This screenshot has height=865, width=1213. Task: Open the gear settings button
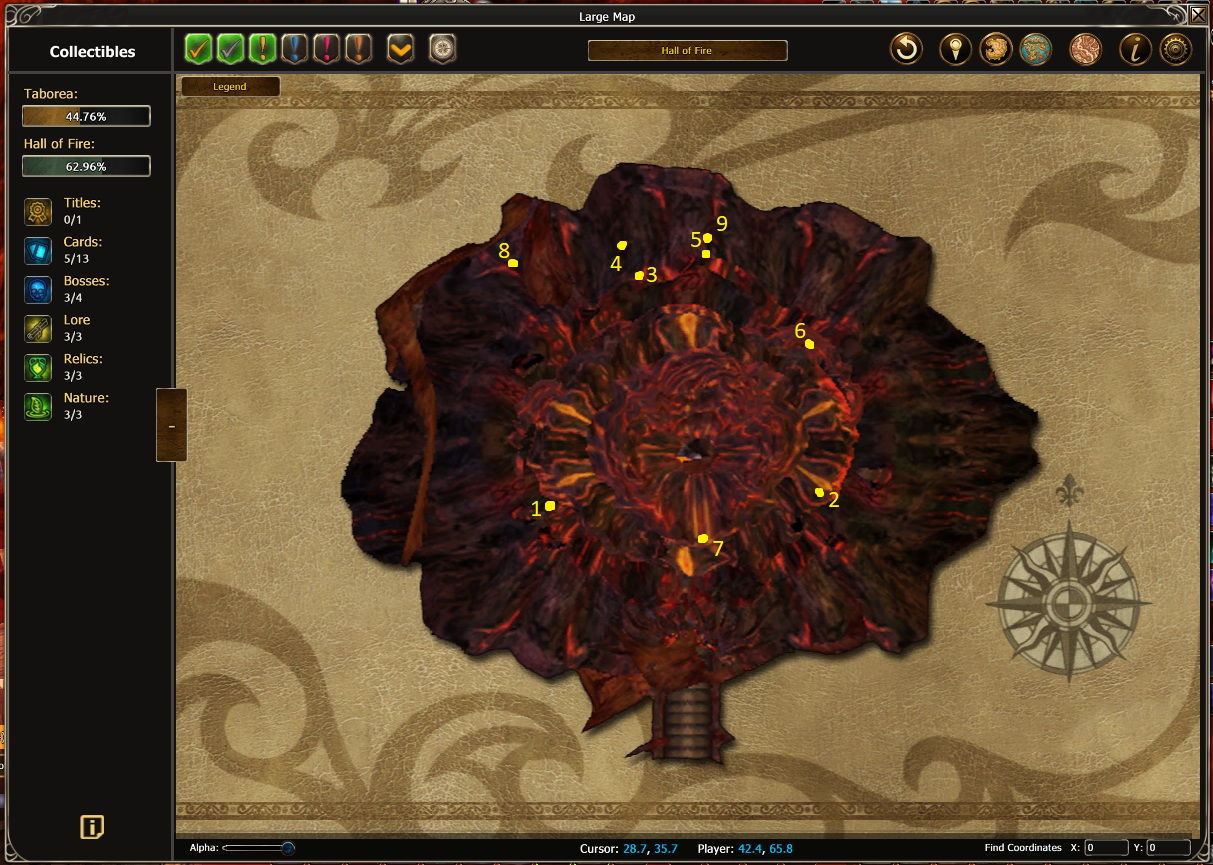click(x=1175, y=49)
